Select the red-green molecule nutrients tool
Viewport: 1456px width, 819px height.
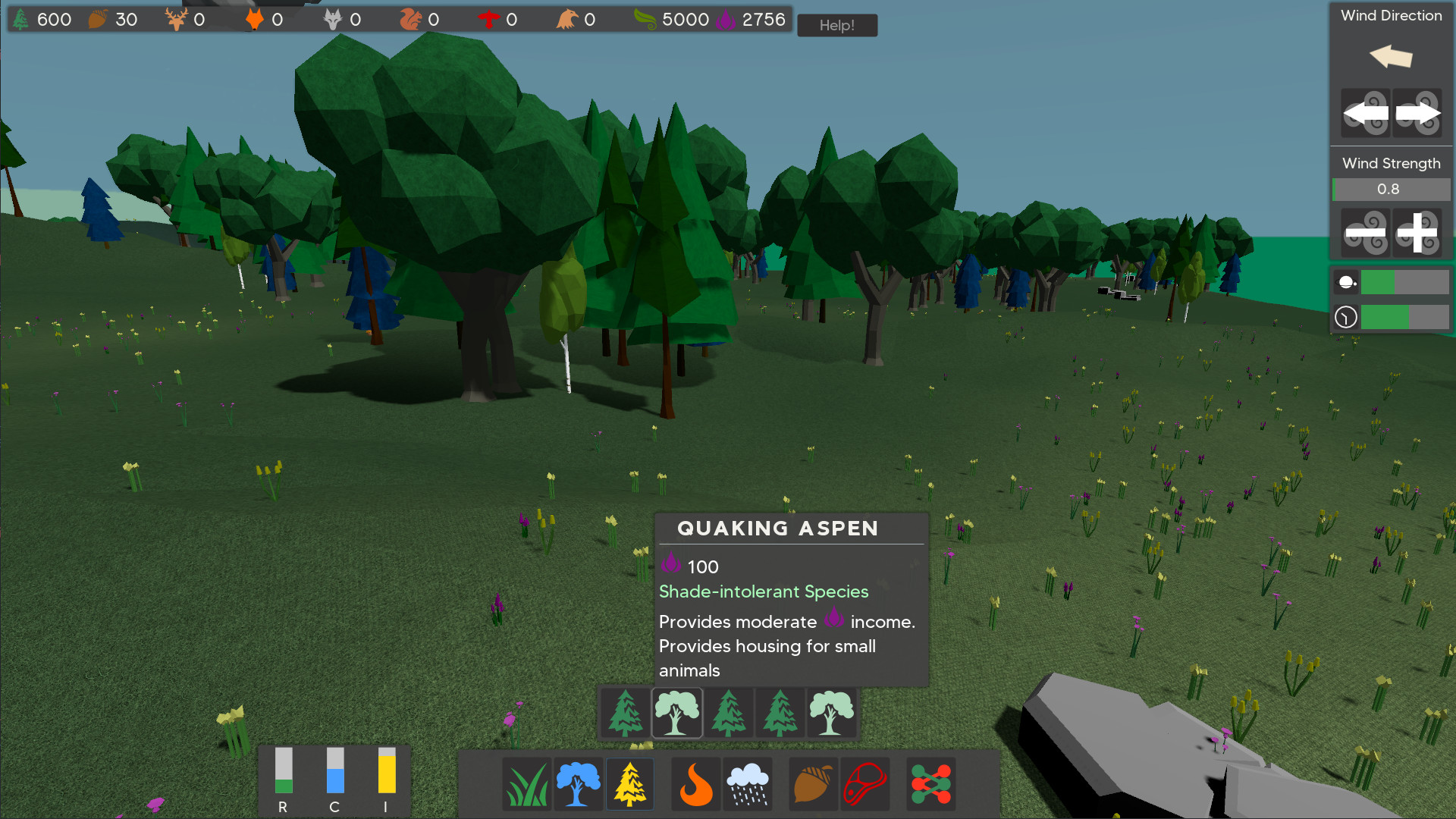[x=930, y=783]
